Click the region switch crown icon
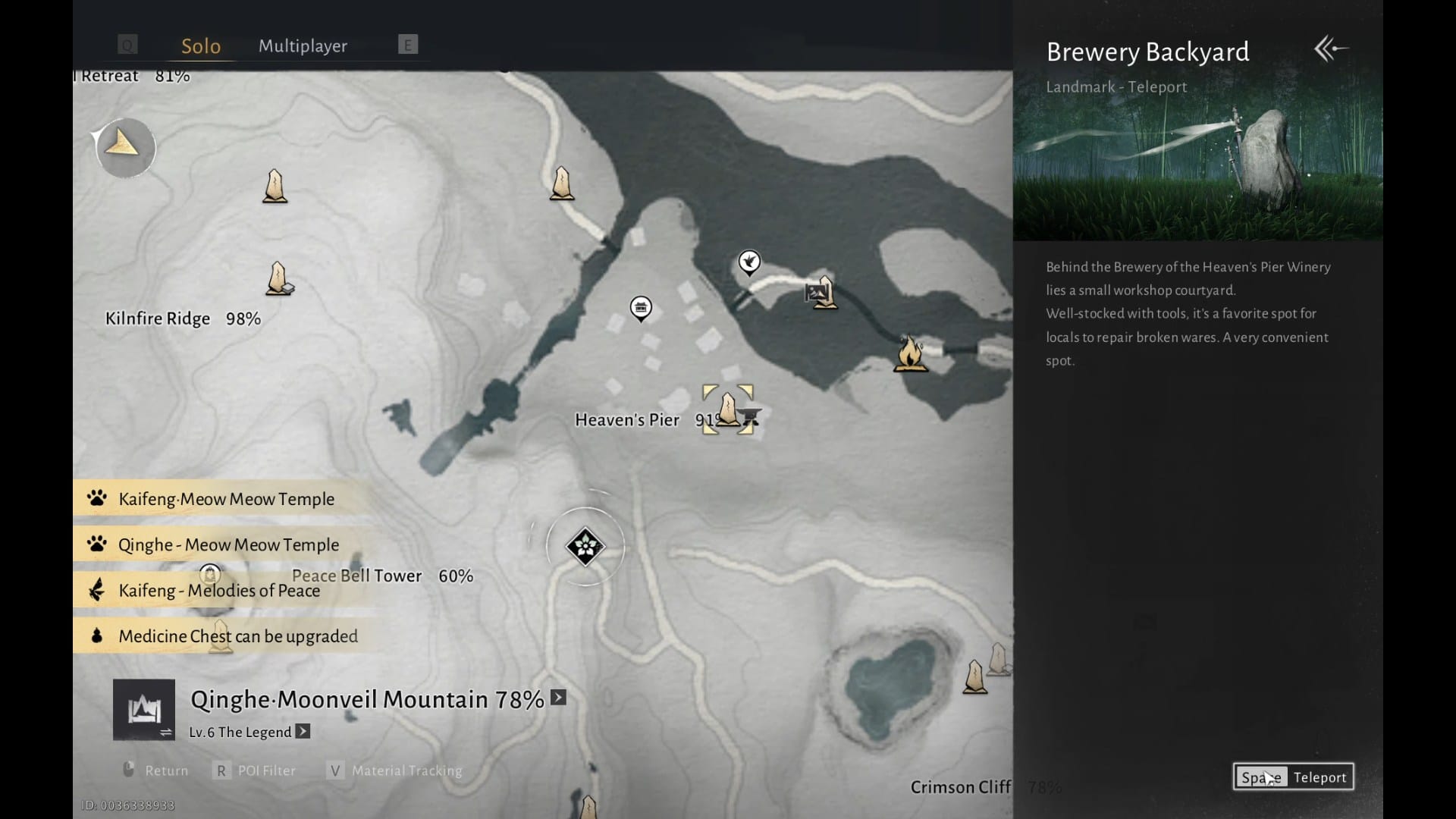The width and height of the screenshot is (1456, 819). pyautogui.click(x=144, y=710)
